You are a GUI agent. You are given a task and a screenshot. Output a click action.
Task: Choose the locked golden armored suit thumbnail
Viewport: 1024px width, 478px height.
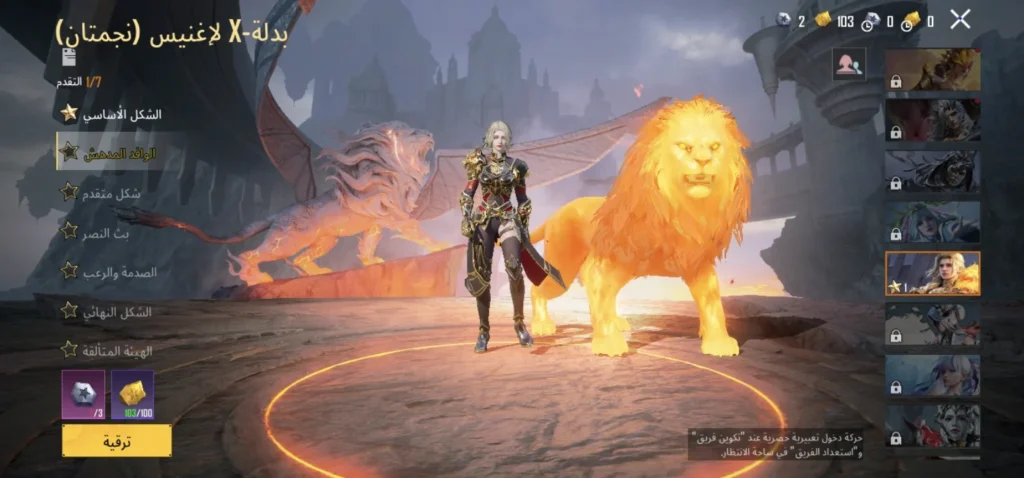[x=932, y=69]
